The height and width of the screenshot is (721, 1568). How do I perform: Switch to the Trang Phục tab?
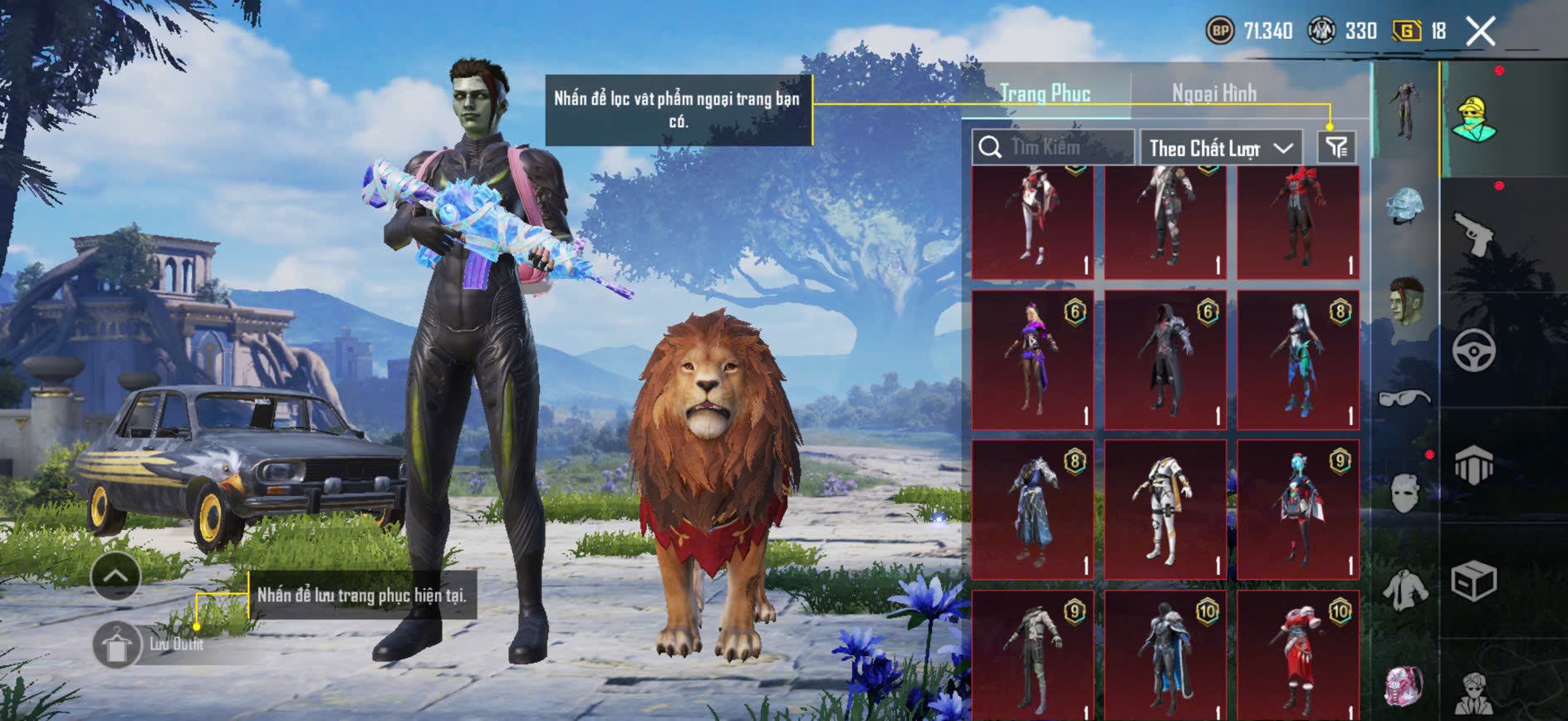(x=1045, y=93)
